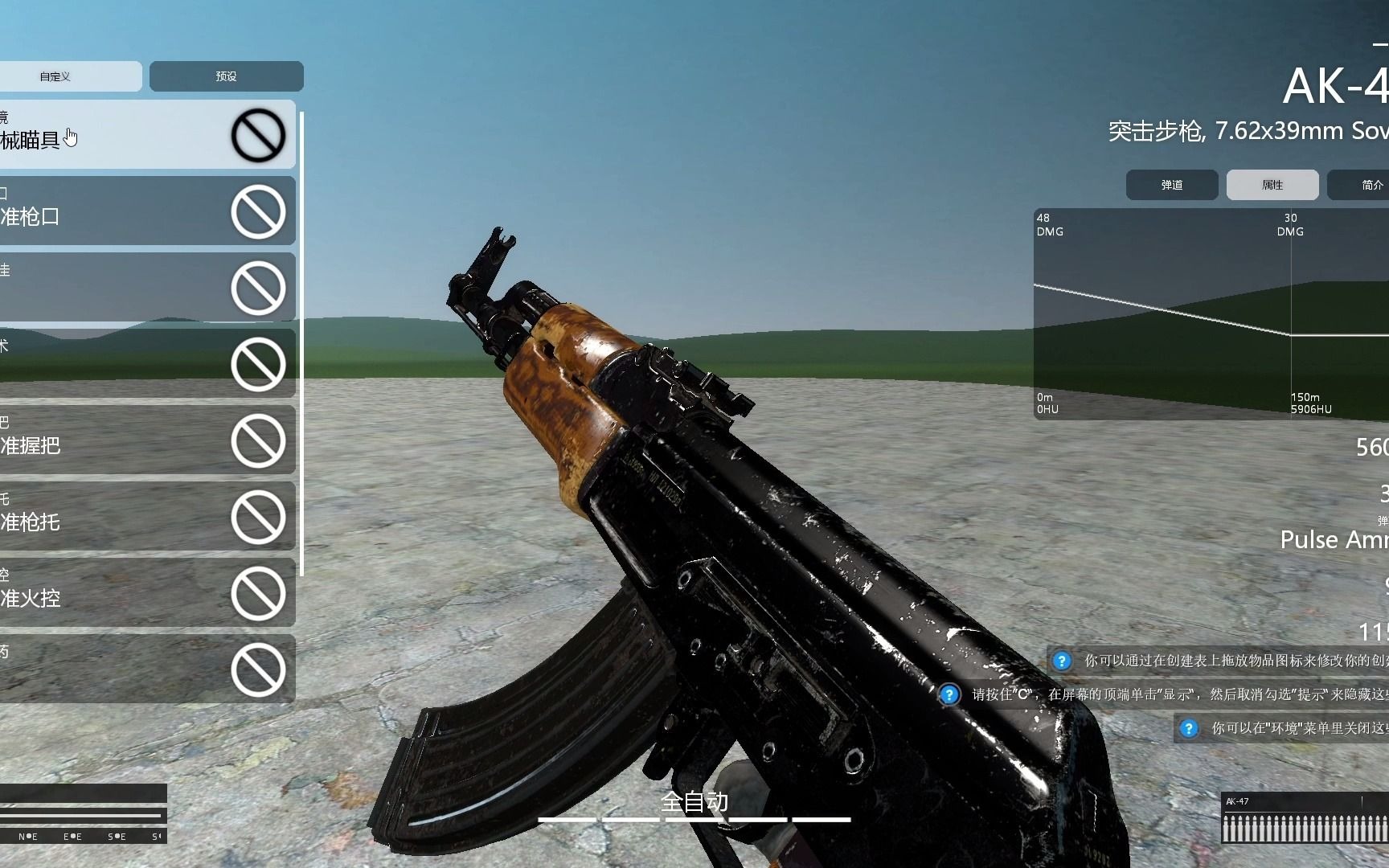Remove the 机械瞄具 sight via its ⊘ icon
1389x868 pixels.
pos(259,135)
